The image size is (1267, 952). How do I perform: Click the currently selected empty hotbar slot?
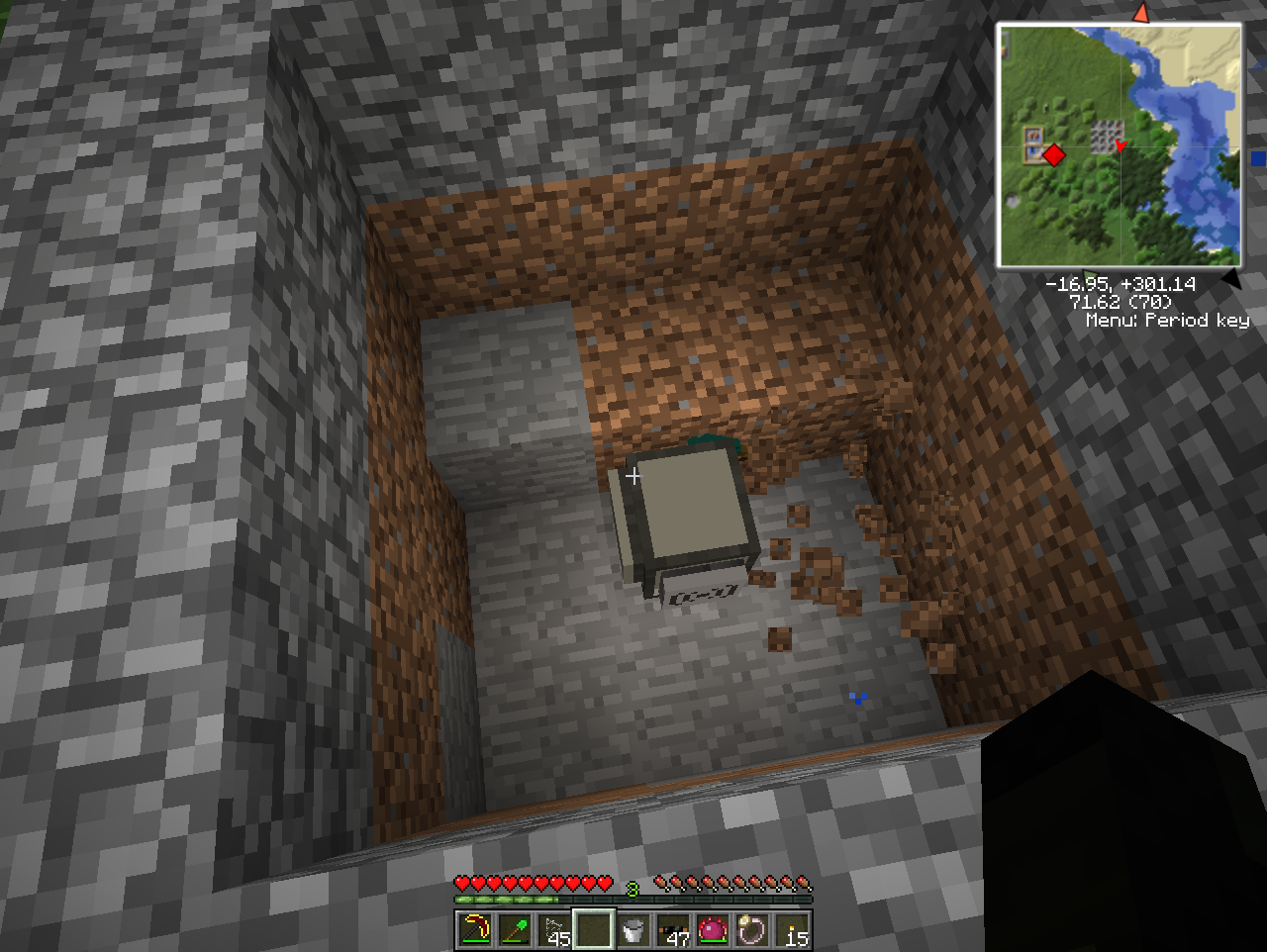pyautogui.click(x=592, y=928)
